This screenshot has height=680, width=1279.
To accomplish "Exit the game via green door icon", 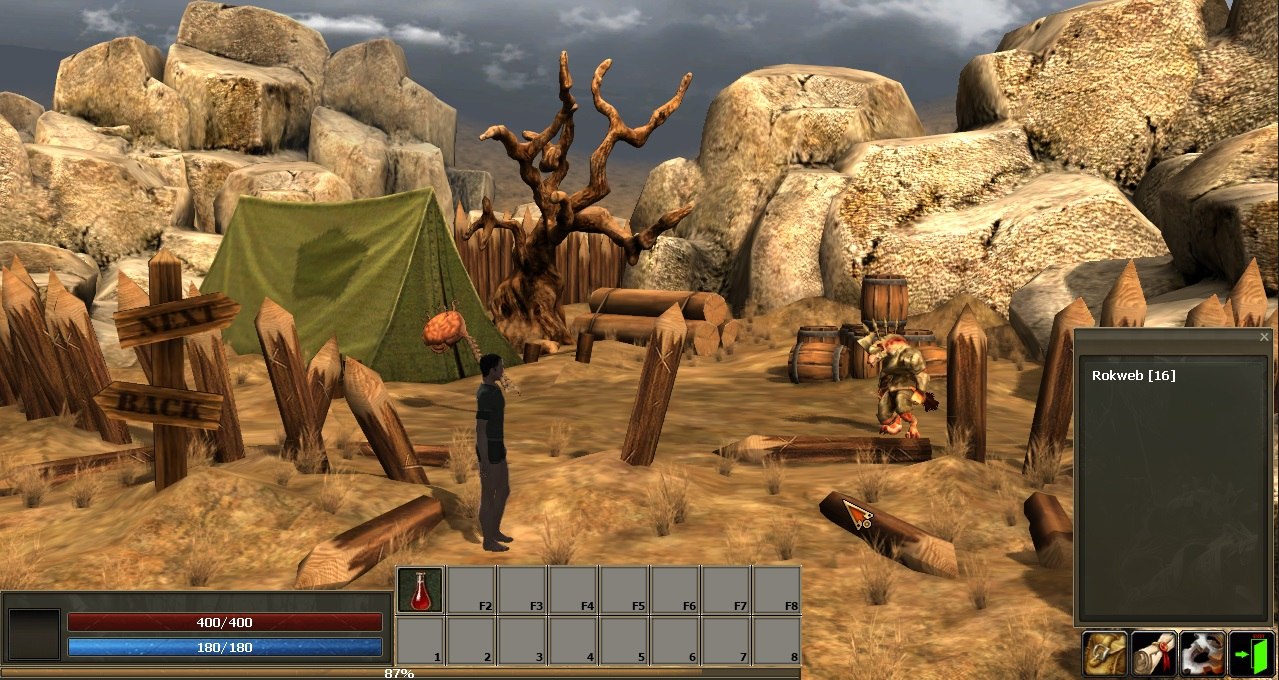I will (1251, 654).
